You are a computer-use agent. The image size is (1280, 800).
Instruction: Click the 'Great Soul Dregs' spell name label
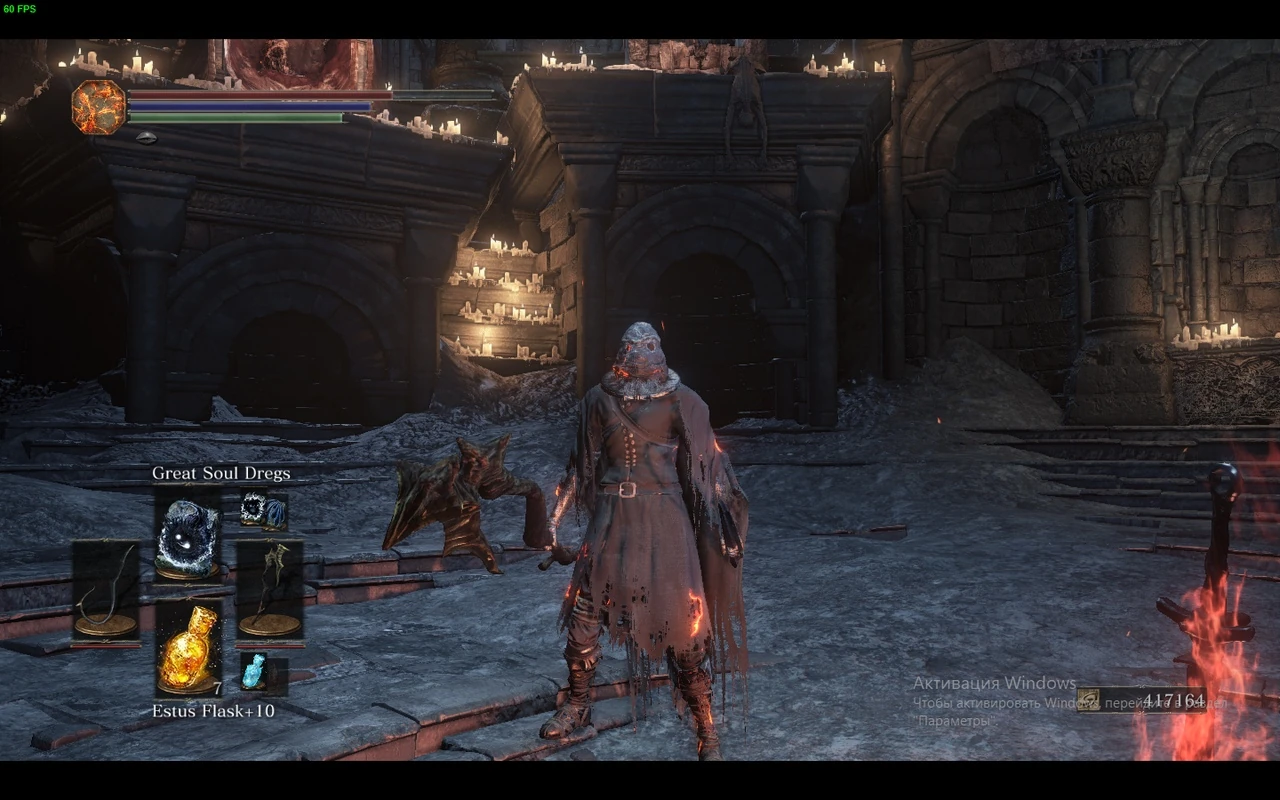[220, 473]
